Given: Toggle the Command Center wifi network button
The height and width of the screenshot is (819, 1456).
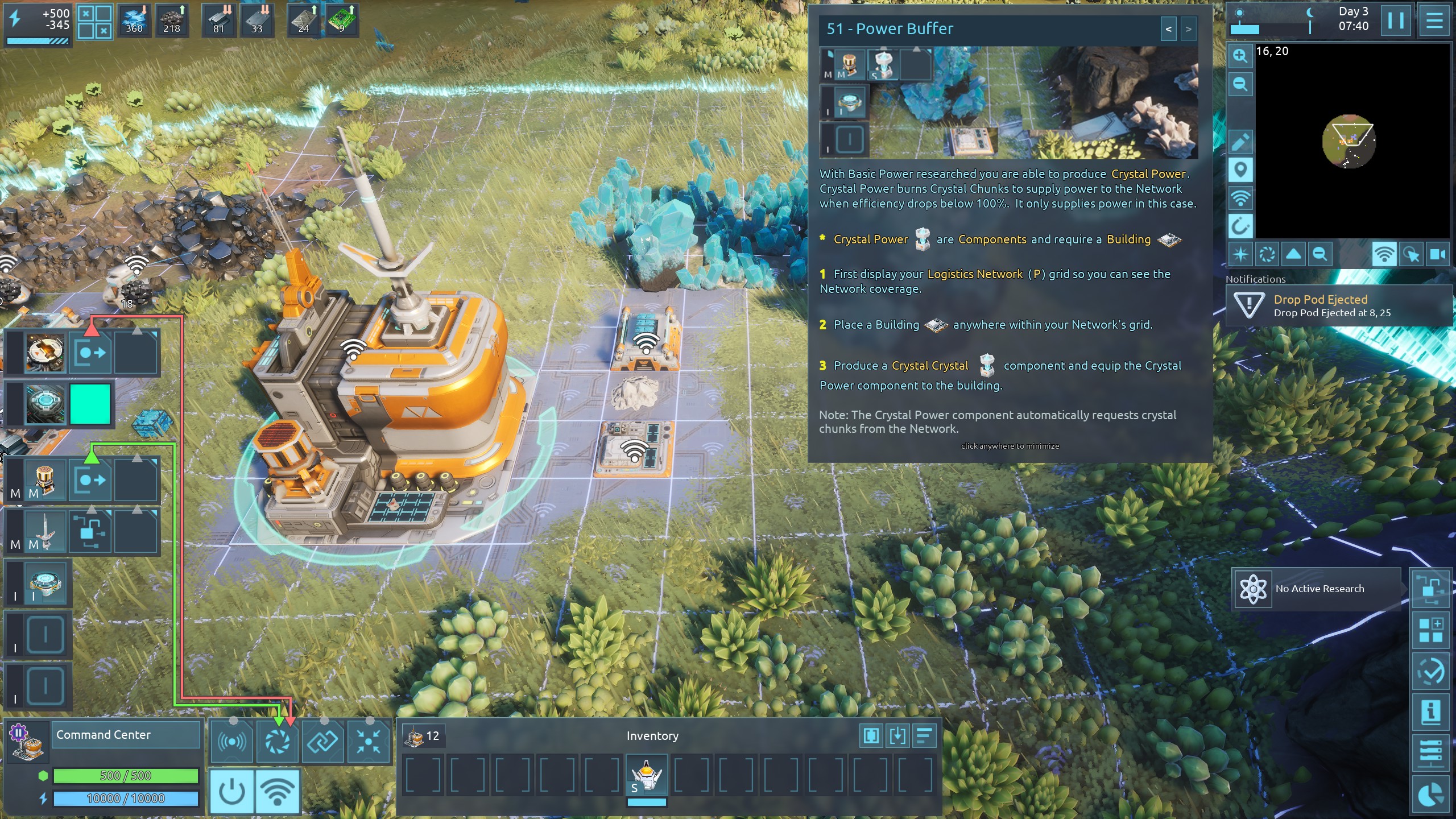Looking at the screenshot, I should click(278, 791).
